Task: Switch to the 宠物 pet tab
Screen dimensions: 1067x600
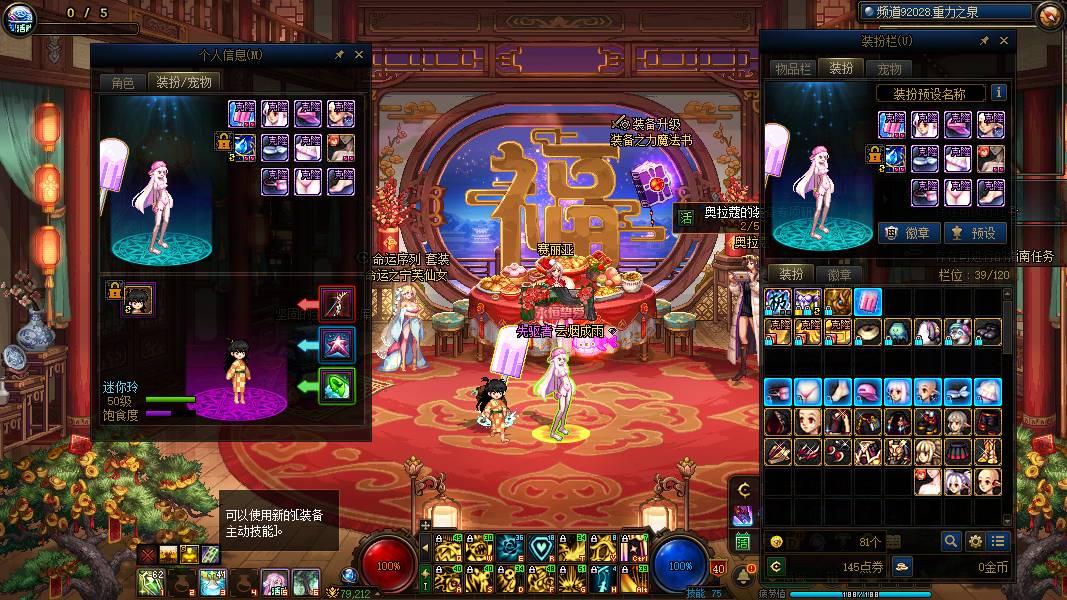Action: pos(889,69)
